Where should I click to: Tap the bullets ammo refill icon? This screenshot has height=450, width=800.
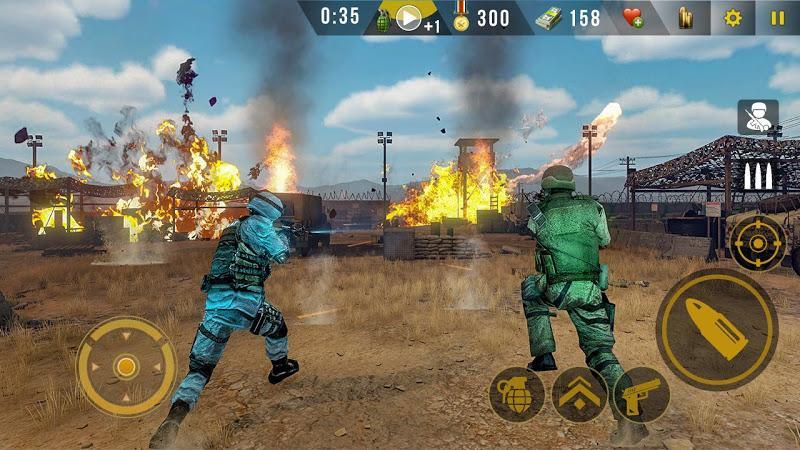point(686,18)
